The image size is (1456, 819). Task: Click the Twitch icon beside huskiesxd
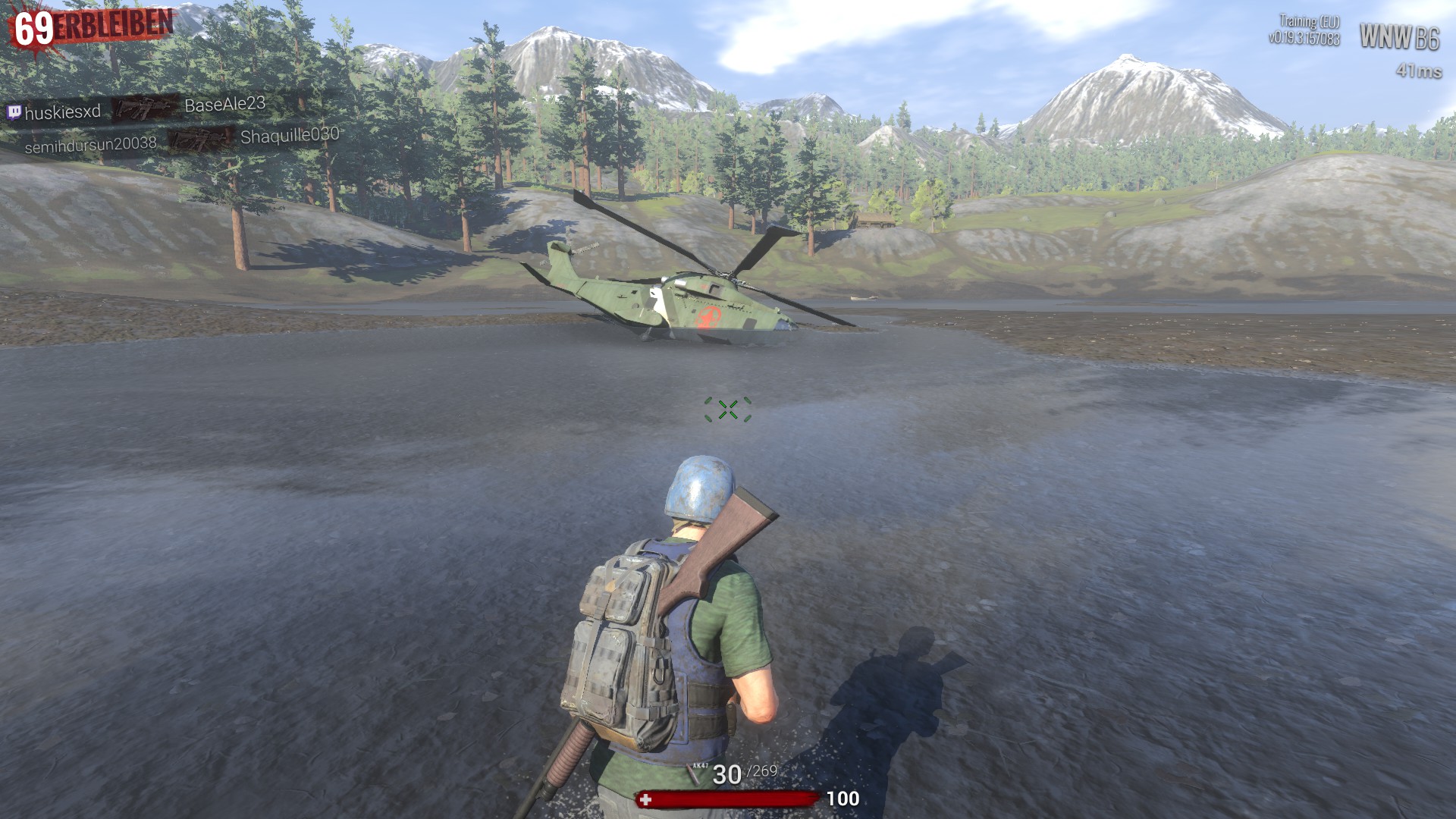tap(14, 113)
